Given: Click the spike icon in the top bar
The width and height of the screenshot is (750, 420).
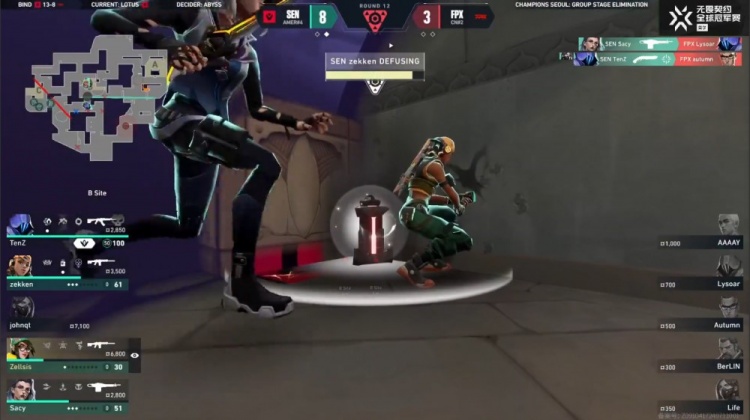Looking at the screenshot, I should click(x=374, y=20).
